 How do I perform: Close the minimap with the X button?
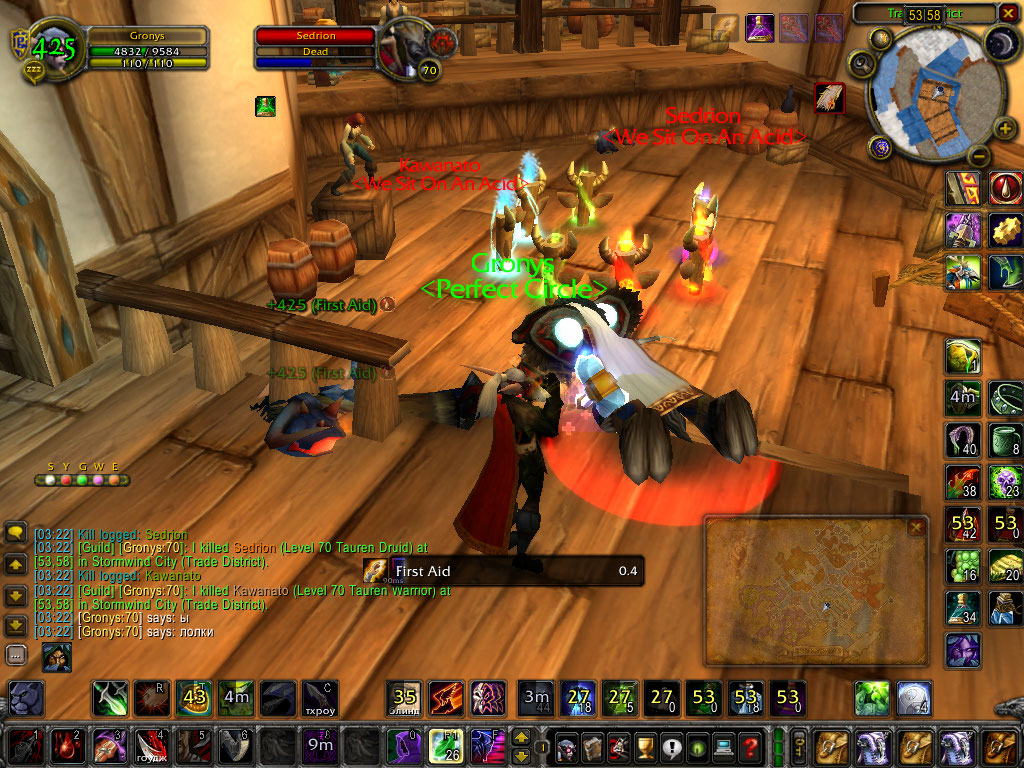pyautogui.click(x=1008, y=13)
